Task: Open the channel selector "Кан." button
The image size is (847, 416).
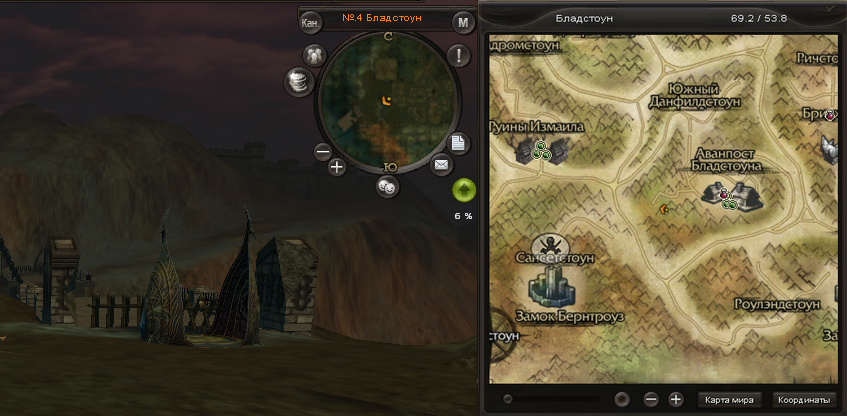Action: pyautogui.click(x=311, y=22)
